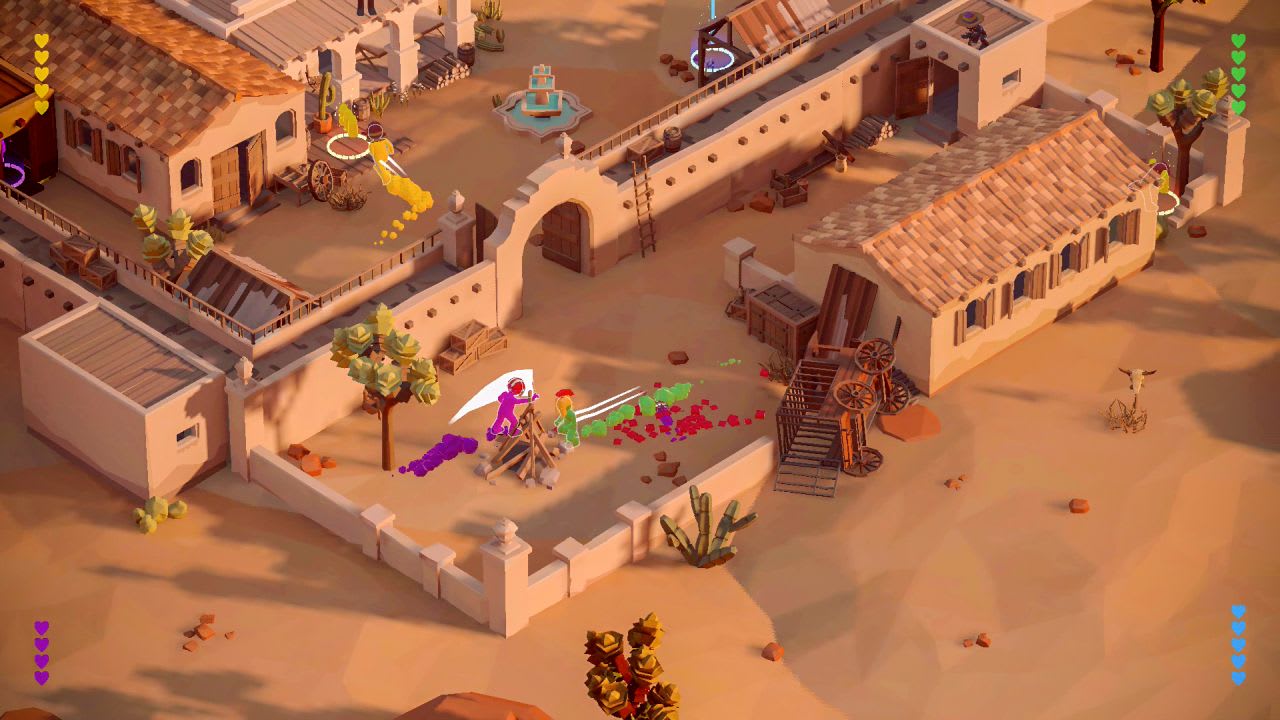Click the bottom green heart on the right

(1240, 105)
